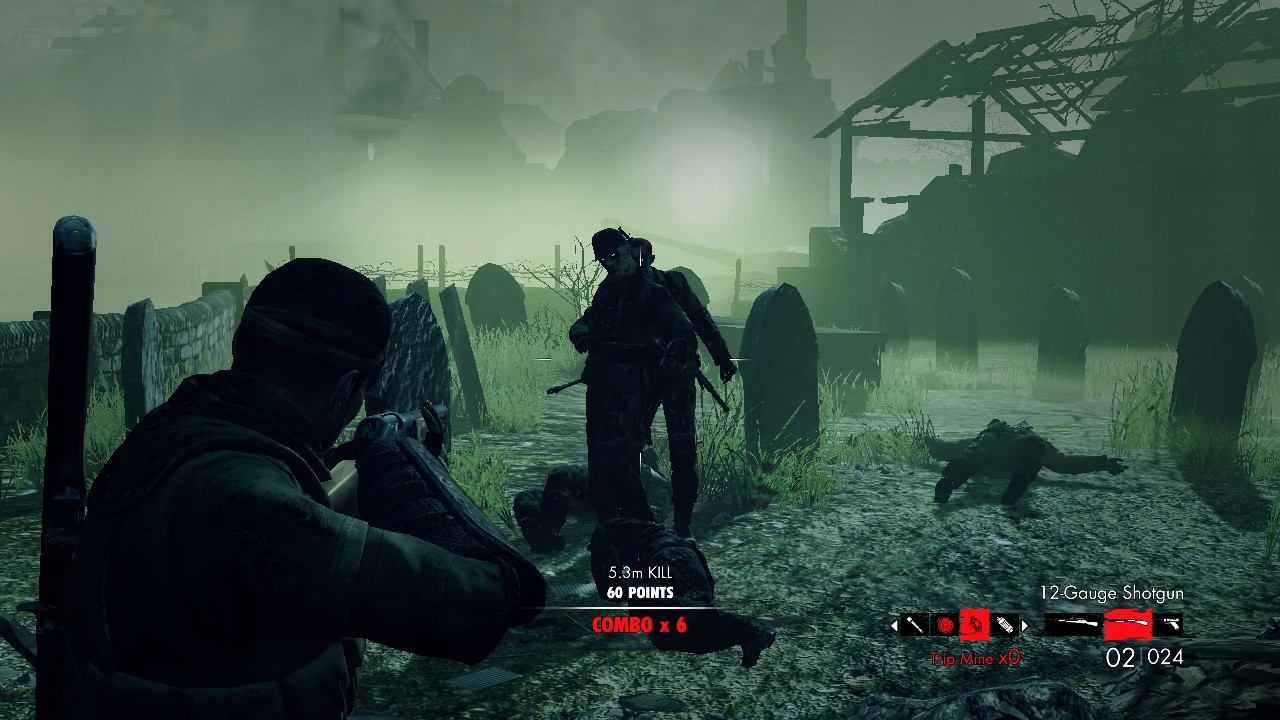Select the stick grenade item slot
This screenshot has width=1280, height=720.
[x=914, y=625]
